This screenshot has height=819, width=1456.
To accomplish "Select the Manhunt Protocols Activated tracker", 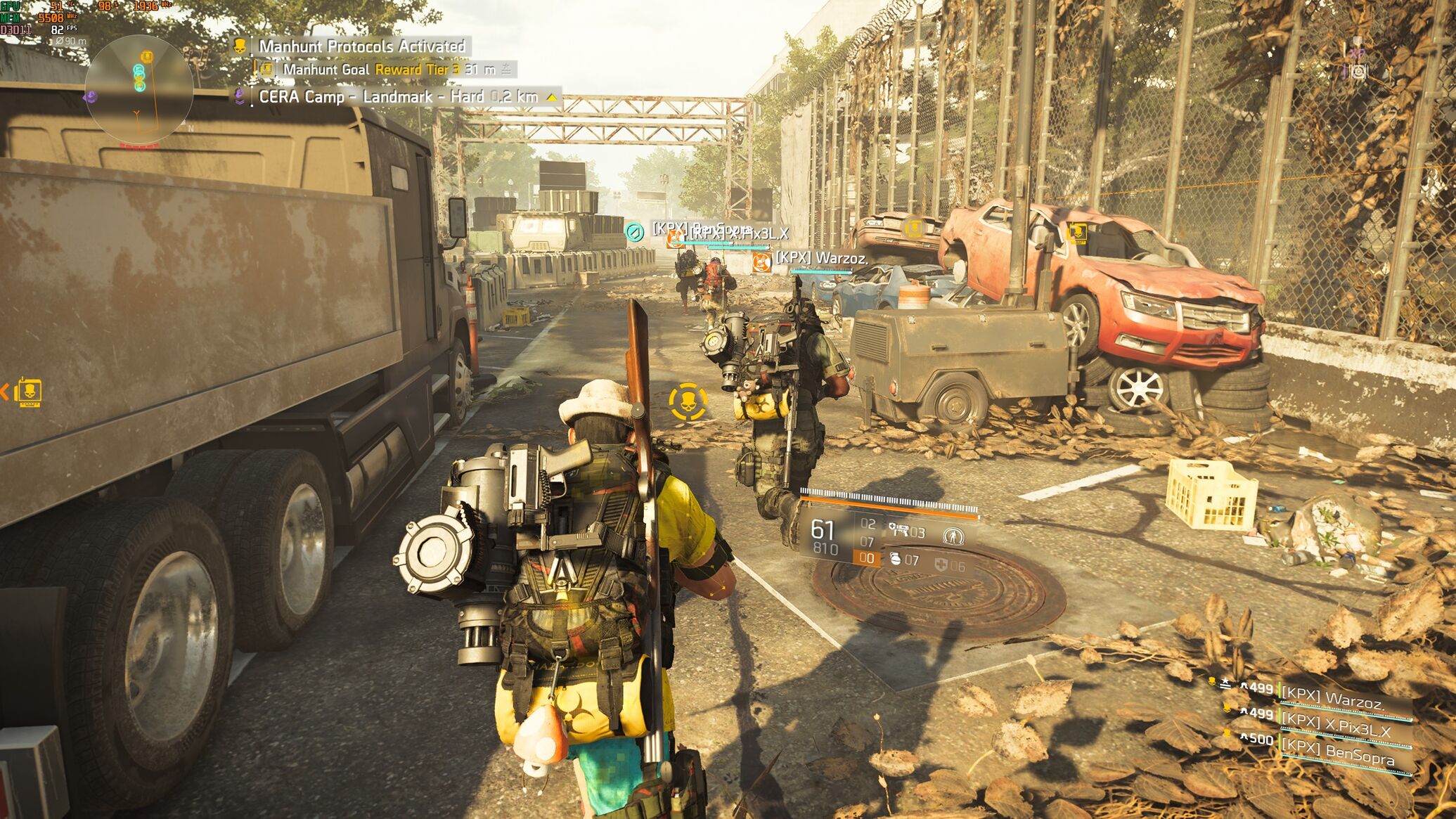I will tap(361, 46).
